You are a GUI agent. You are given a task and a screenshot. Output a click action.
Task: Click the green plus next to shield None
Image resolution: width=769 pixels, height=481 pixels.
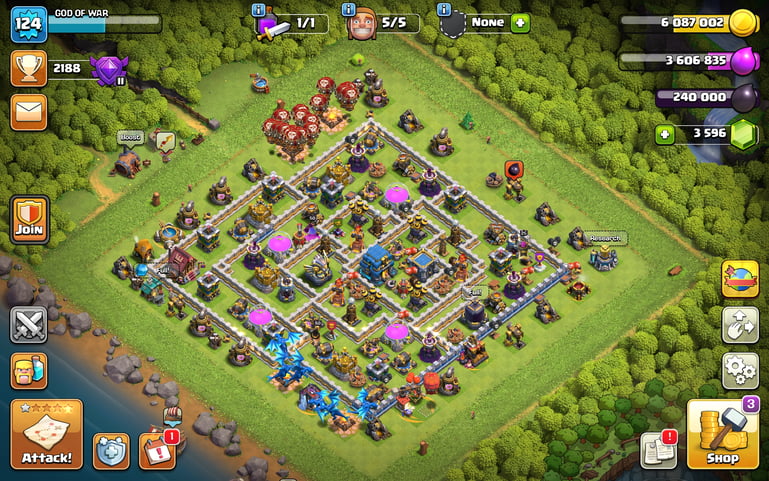pos(520,23)
